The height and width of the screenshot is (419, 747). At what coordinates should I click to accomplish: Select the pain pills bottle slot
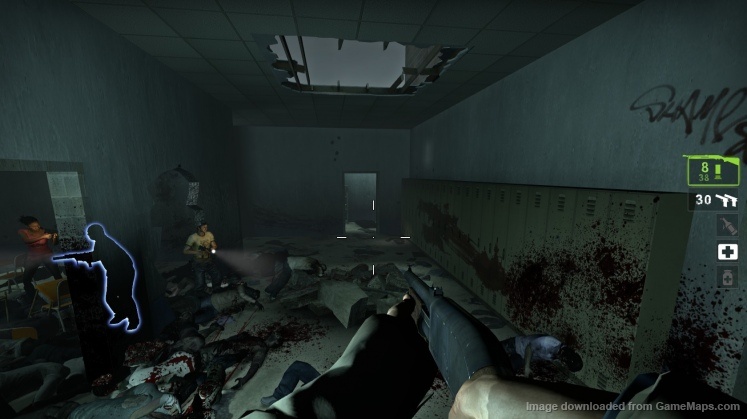point(728,277)
